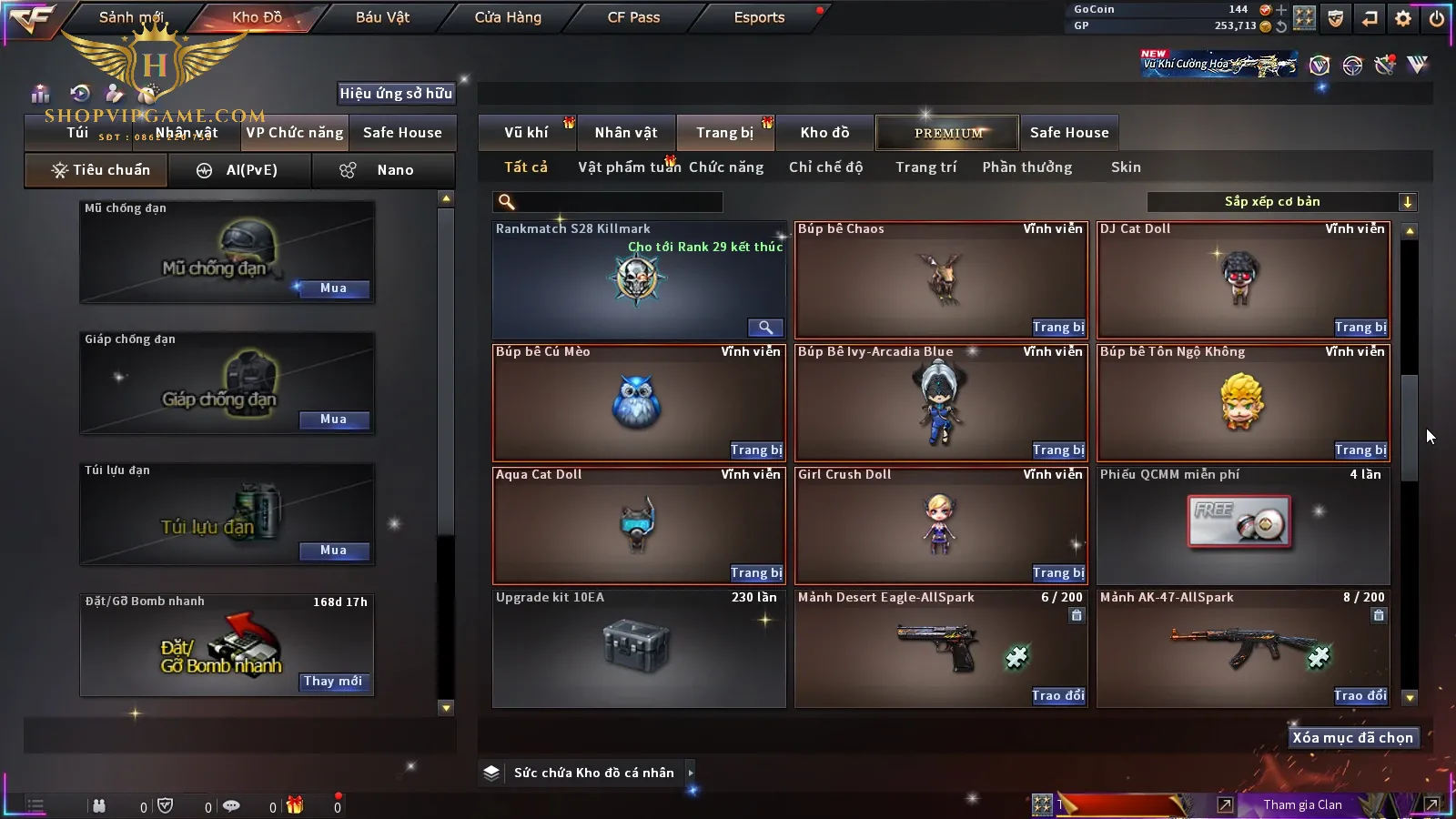
Task: Buy the Mũ chống đạn helmet
Action: (x=333, y=288)
